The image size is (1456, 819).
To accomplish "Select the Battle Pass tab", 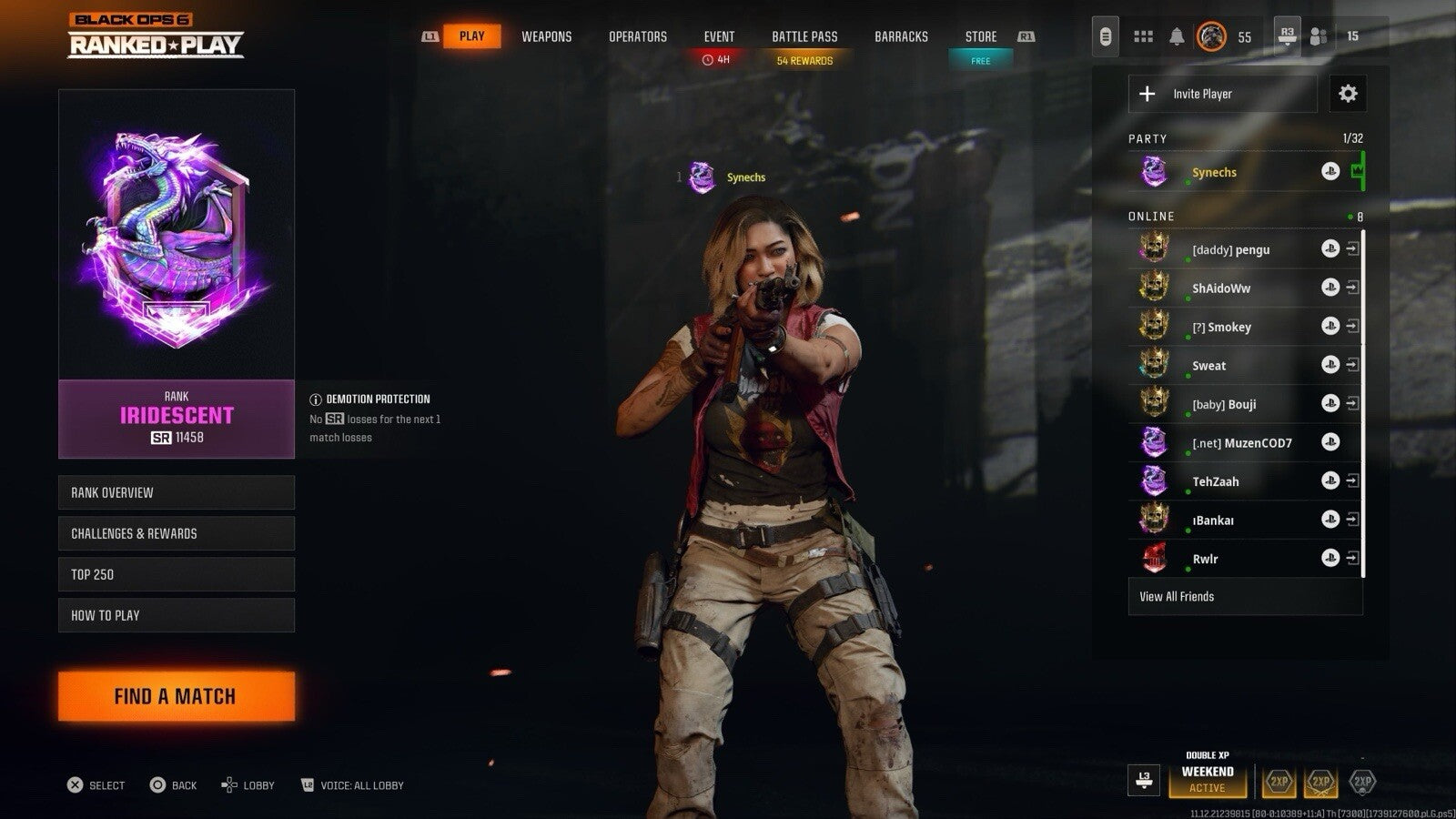I will click(804, 36).
